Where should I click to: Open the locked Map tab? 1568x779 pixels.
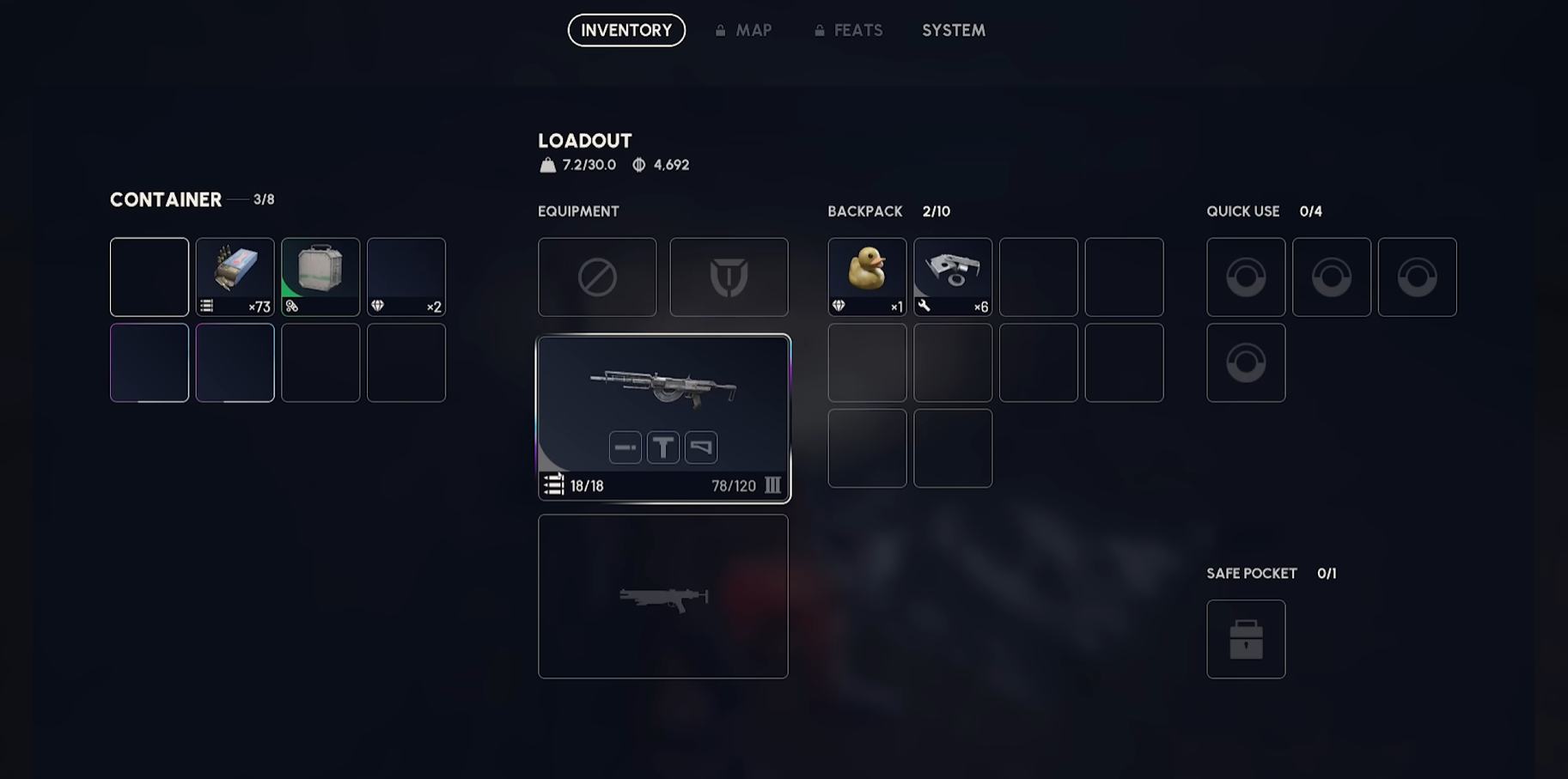(x=744, y=30)
